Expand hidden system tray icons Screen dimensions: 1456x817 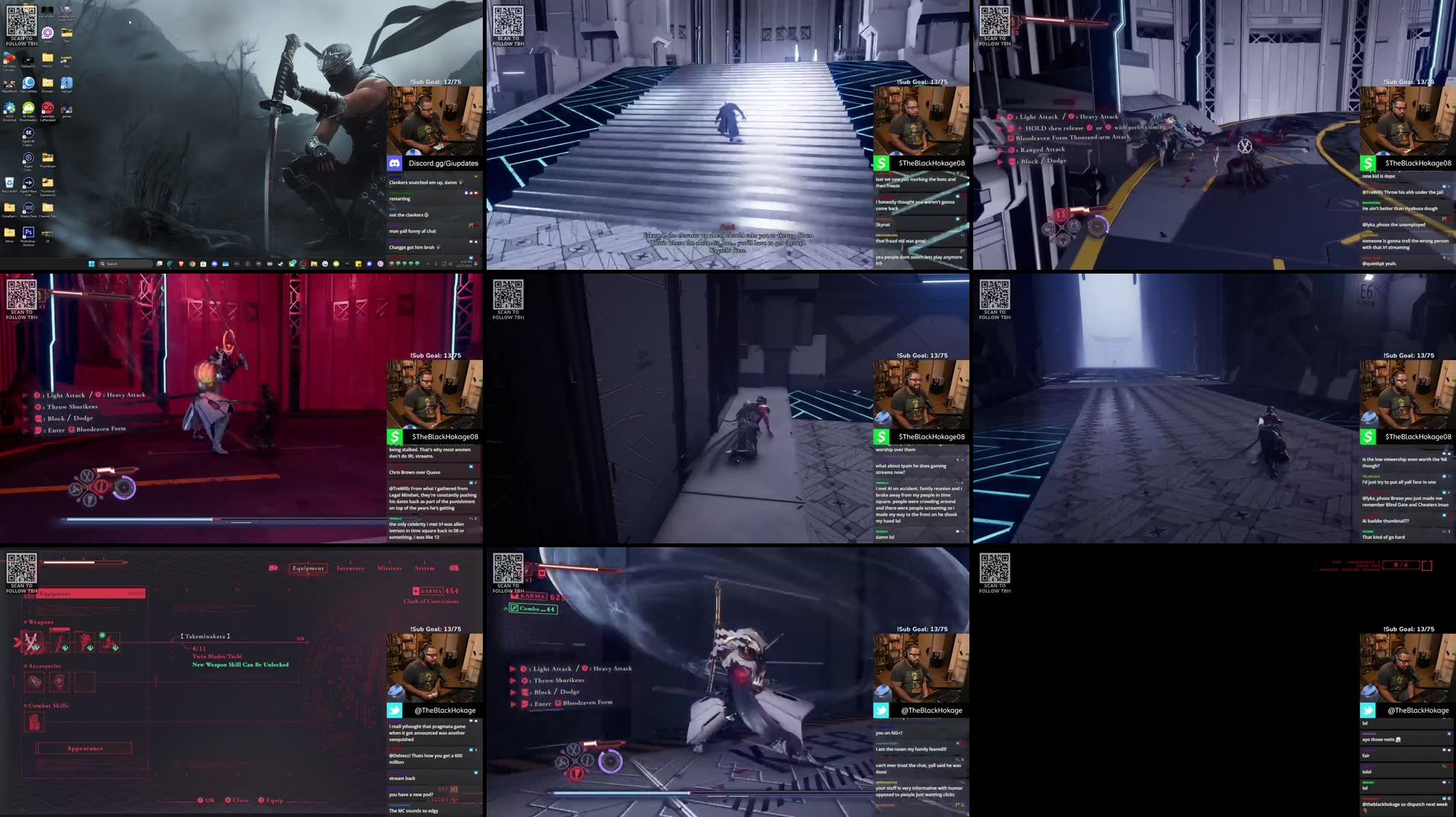click(x=427, y=264)
